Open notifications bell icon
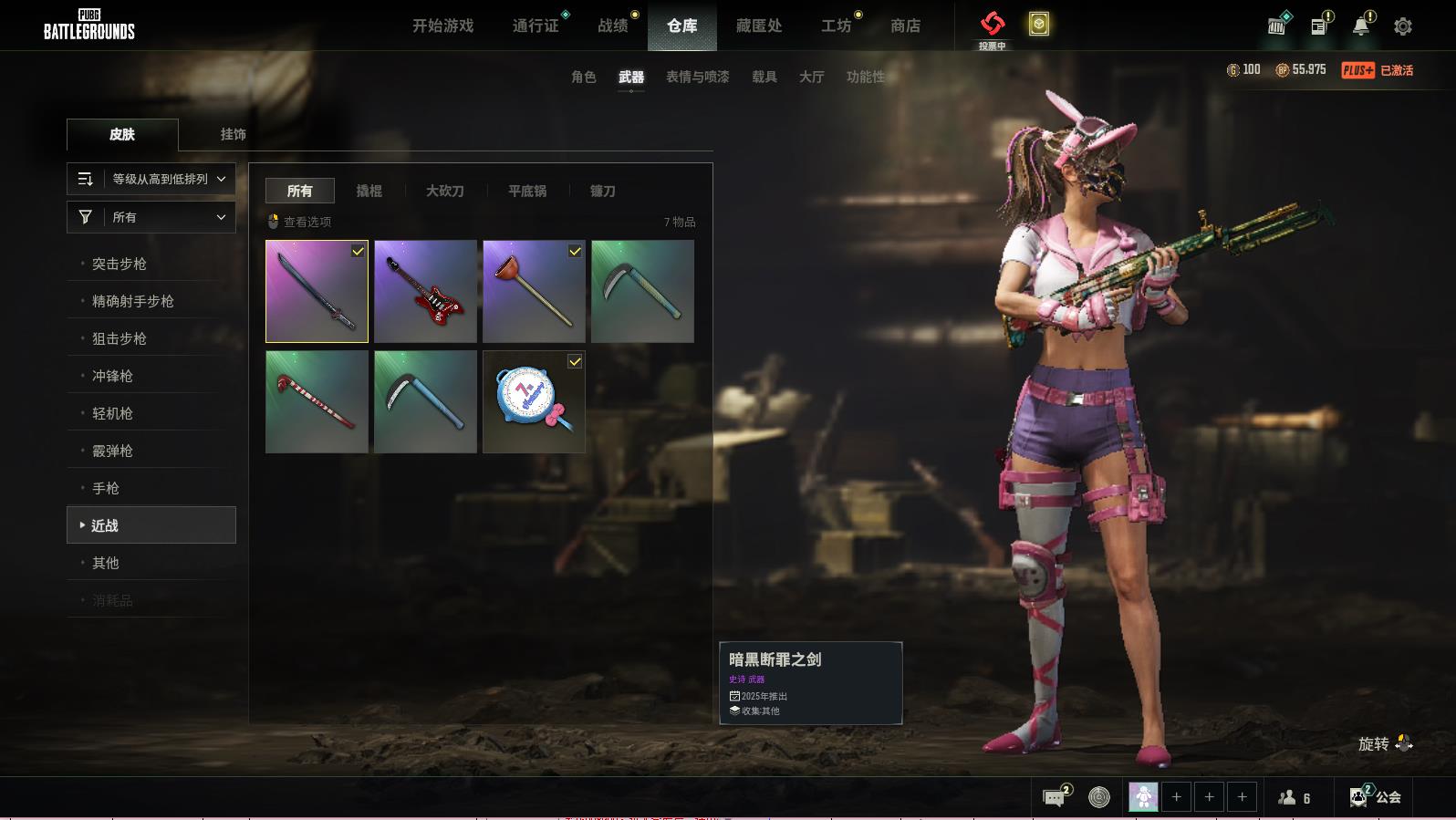Screen dimensions: 1456x820 [x=1360, y=26]
